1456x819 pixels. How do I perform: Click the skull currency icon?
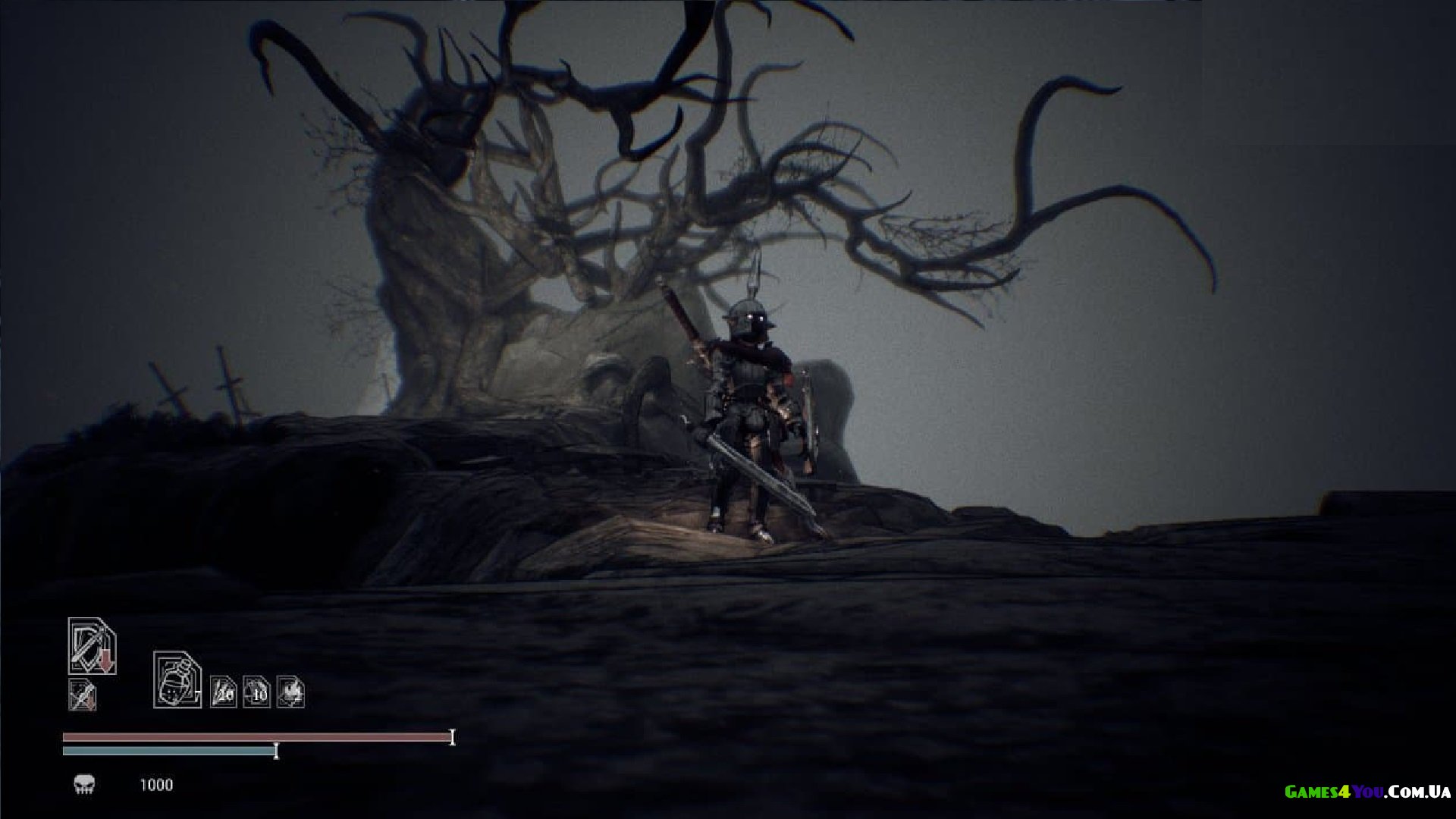click(x=84, y=784)
